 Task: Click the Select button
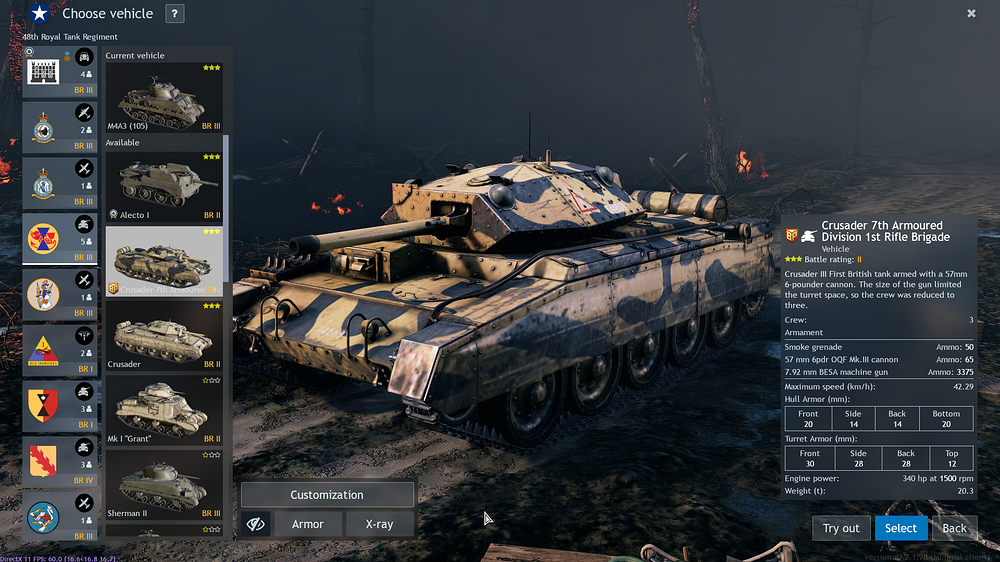(900, 528)
